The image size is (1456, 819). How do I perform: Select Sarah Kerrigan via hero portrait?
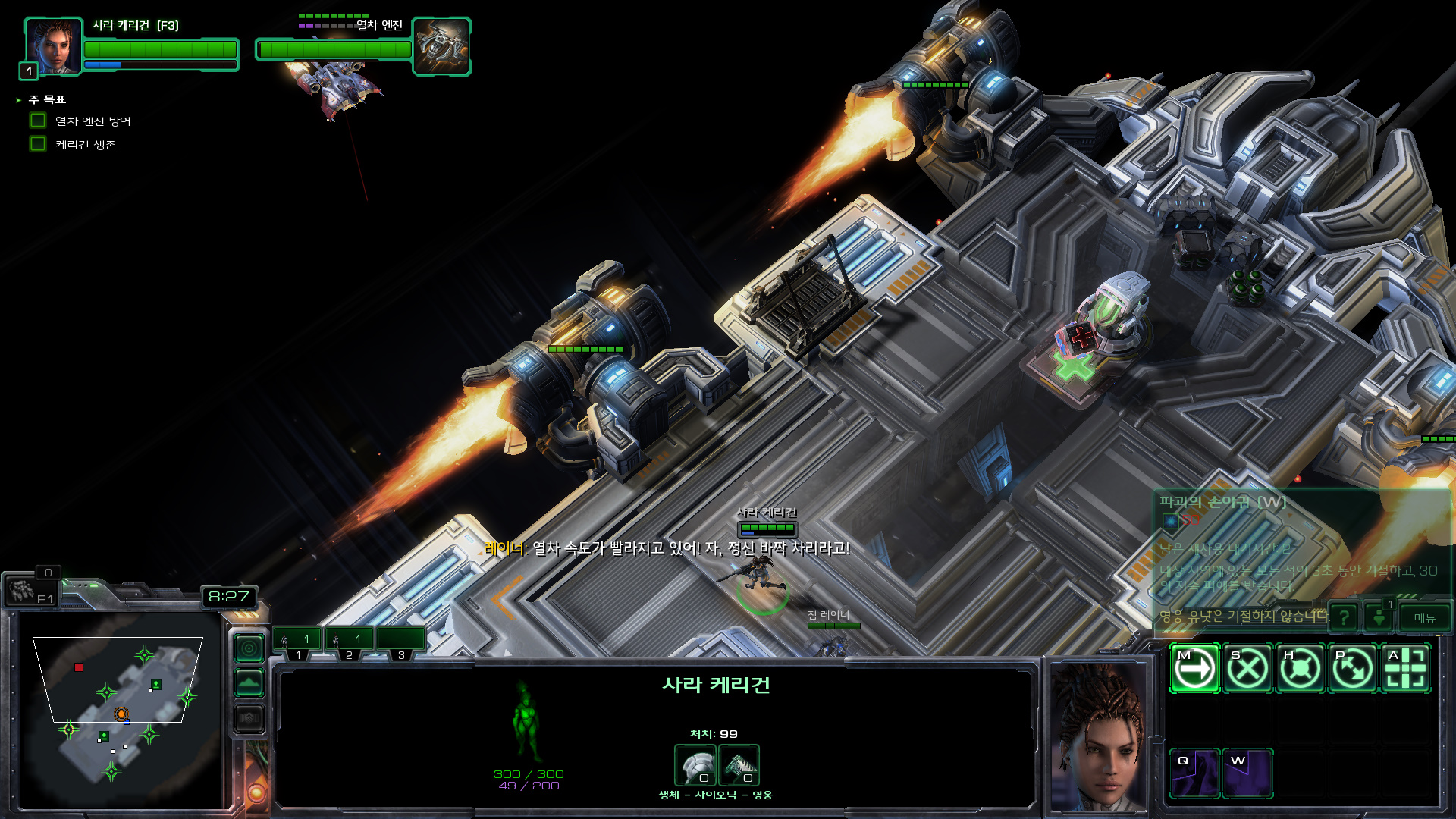pyautogui.click(x=53, y=47)
